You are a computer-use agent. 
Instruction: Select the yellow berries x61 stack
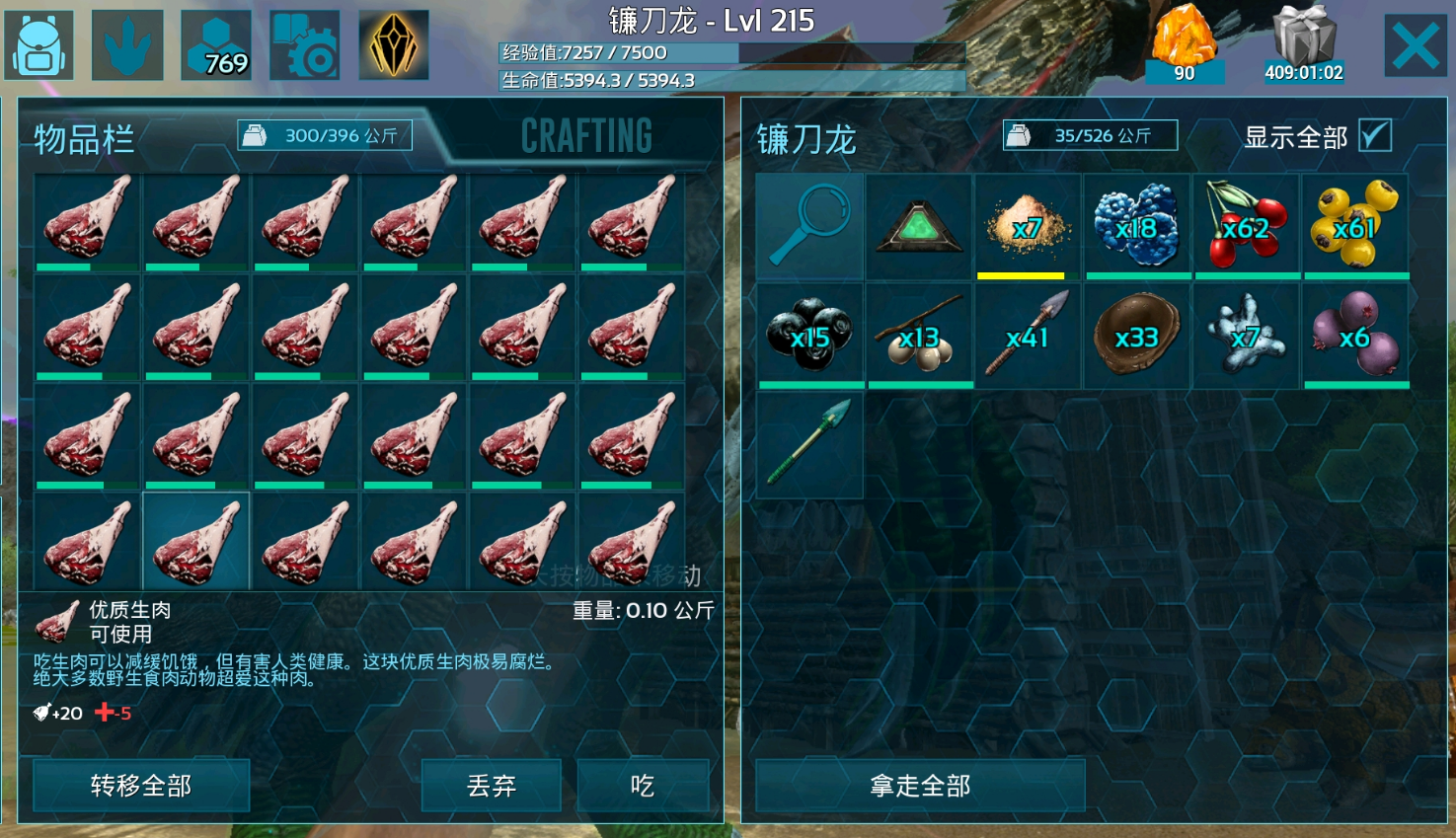coord(1355,226)
